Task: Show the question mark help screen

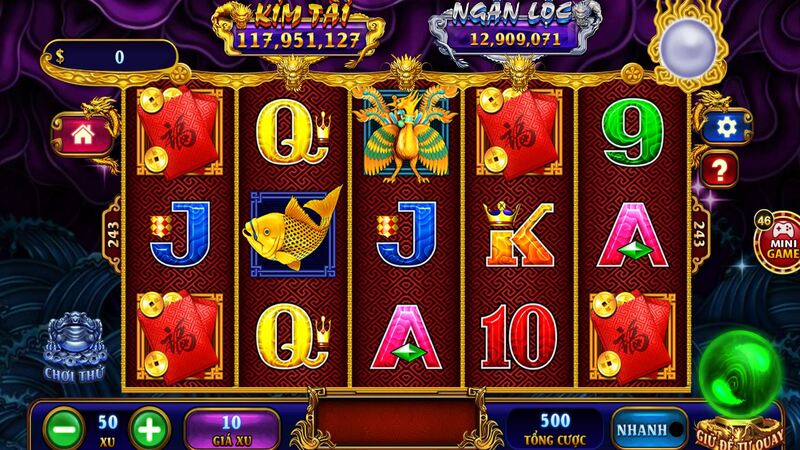Action: tap(719, 167)
